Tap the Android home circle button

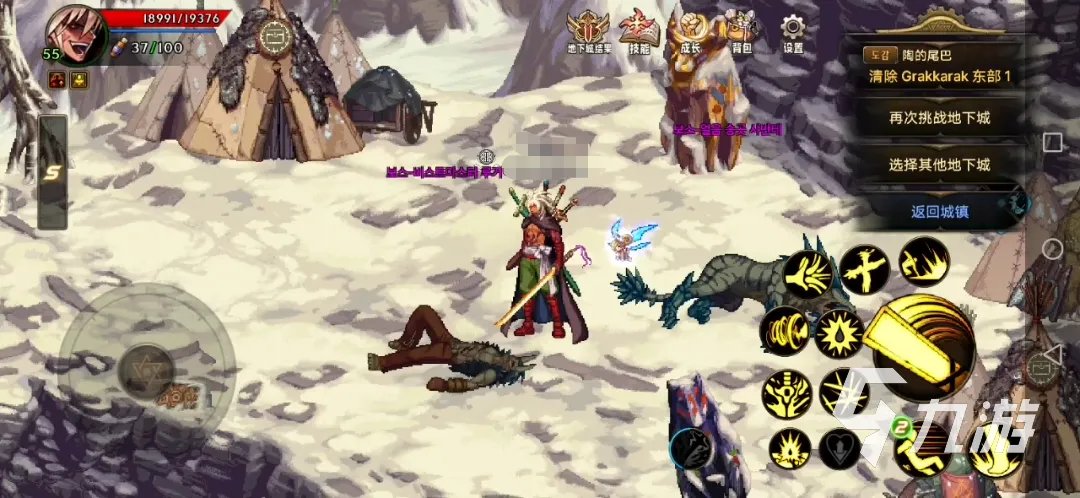[1052, 248]
